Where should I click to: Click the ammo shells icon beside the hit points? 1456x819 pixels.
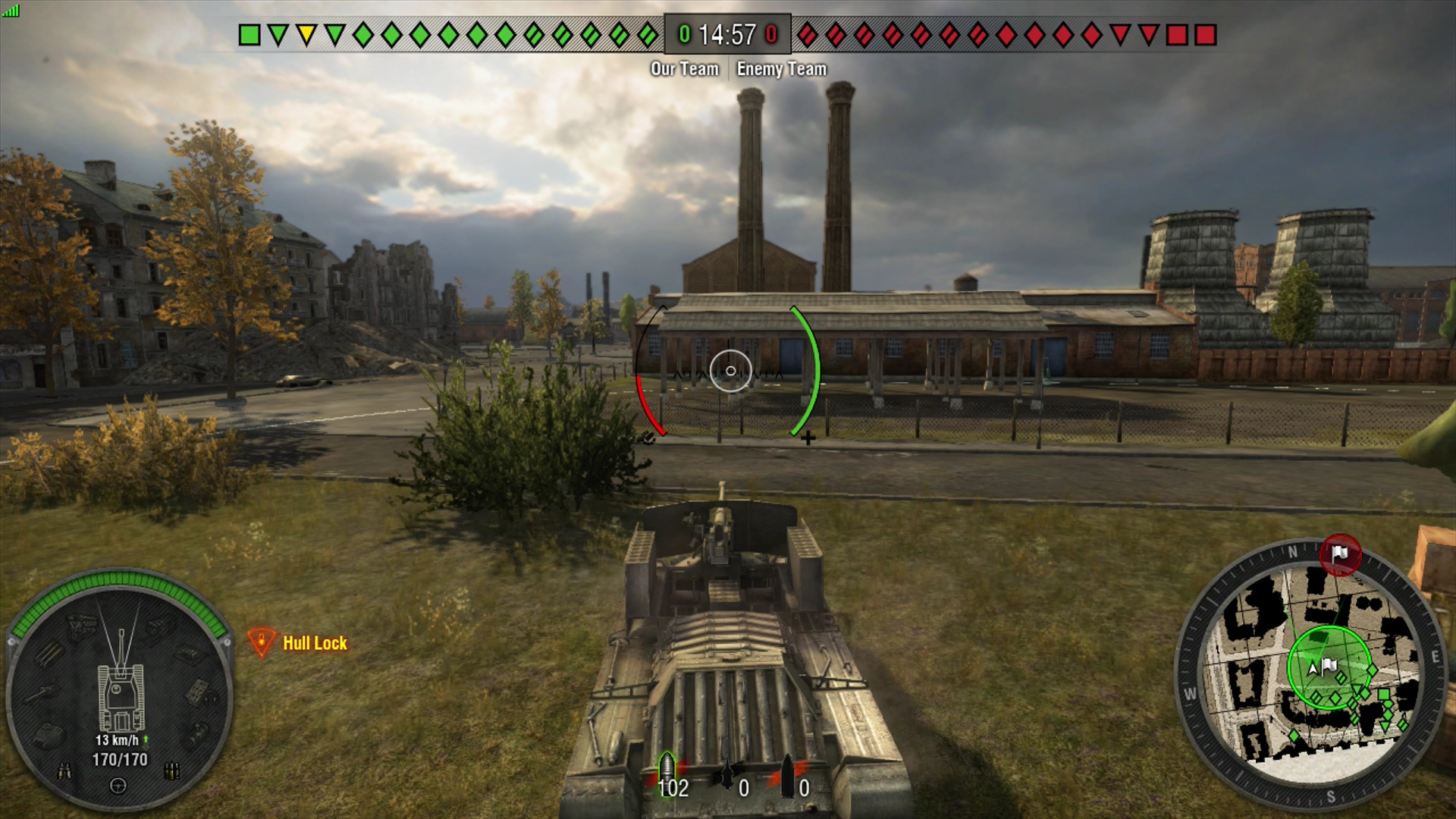coord(172,771)
